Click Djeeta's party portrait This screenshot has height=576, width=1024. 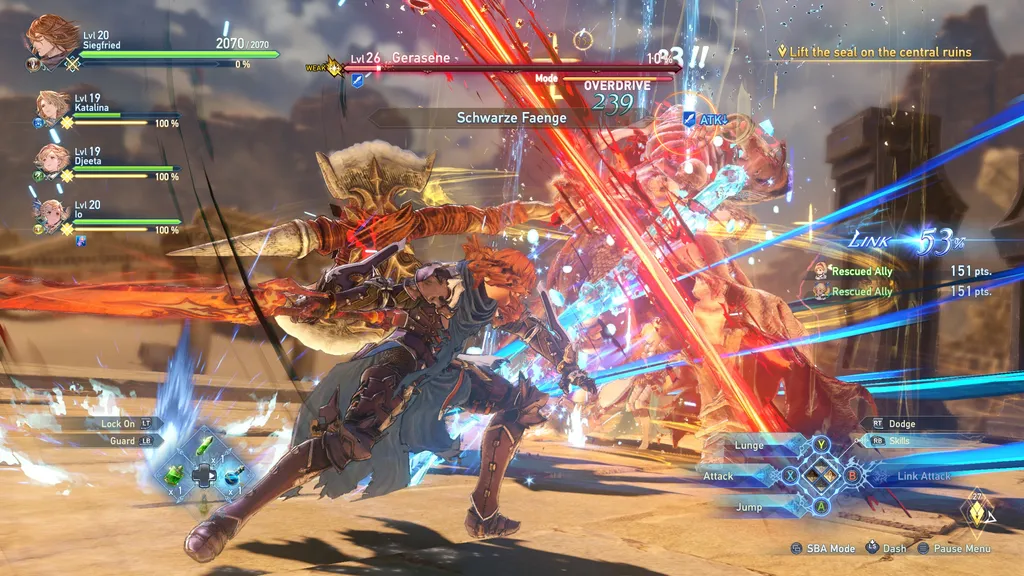point(52,159)
